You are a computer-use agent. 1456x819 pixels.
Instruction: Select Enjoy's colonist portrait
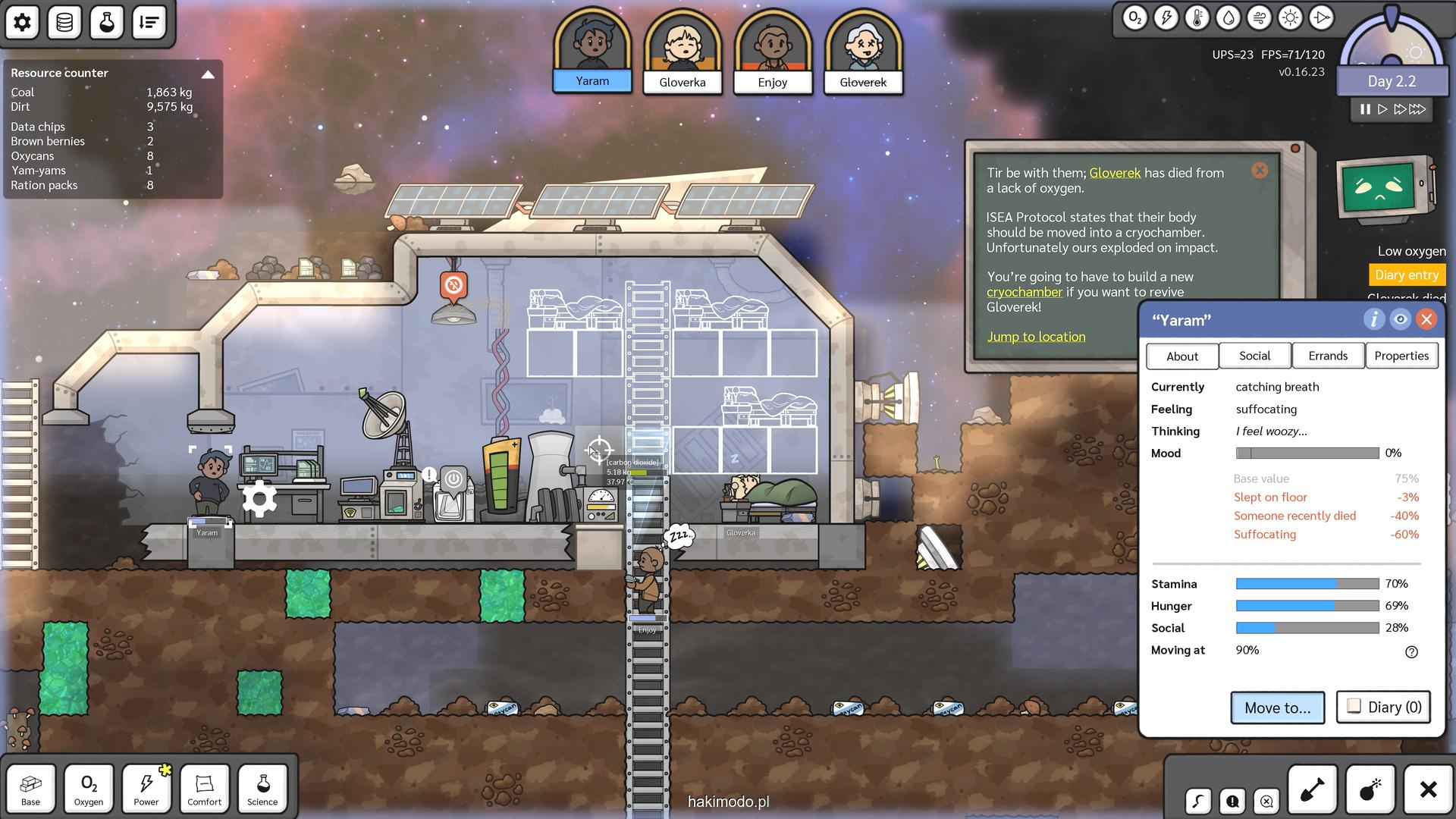pos(772,52)
